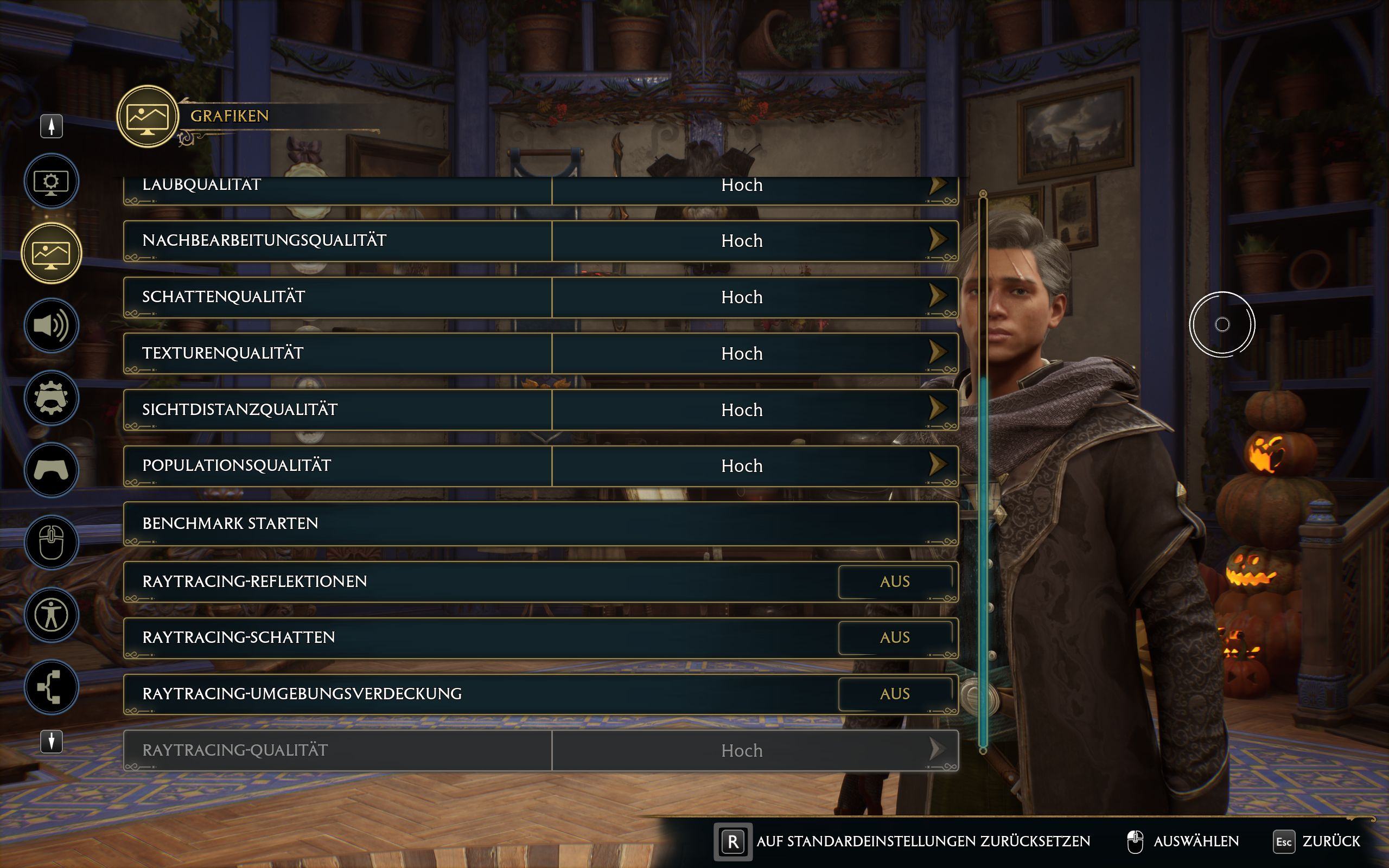
Task: Change Populationsqualität using its arrow
Action: [x=936, y=465]
